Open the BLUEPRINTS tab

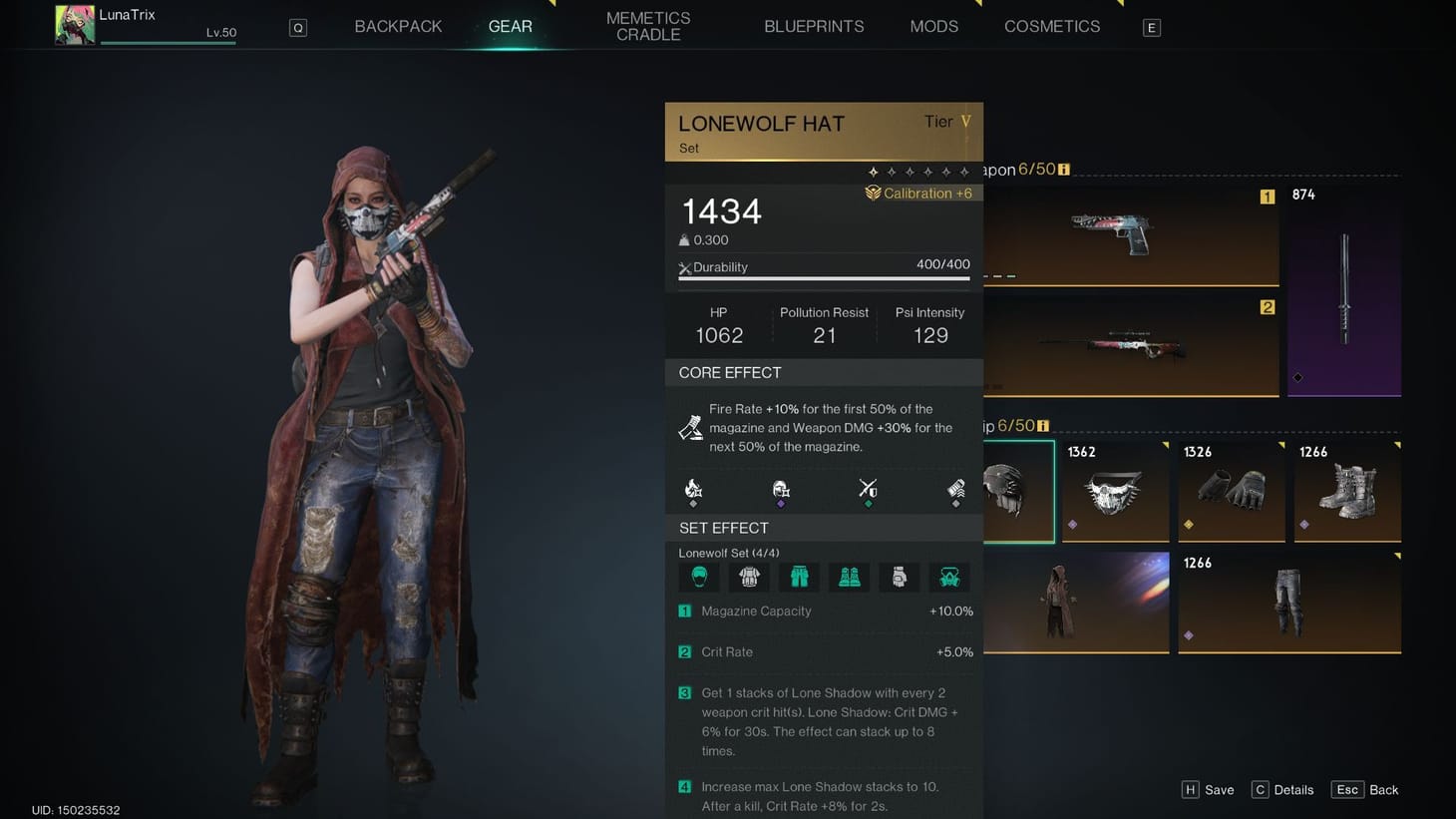[x=814, y=26]
